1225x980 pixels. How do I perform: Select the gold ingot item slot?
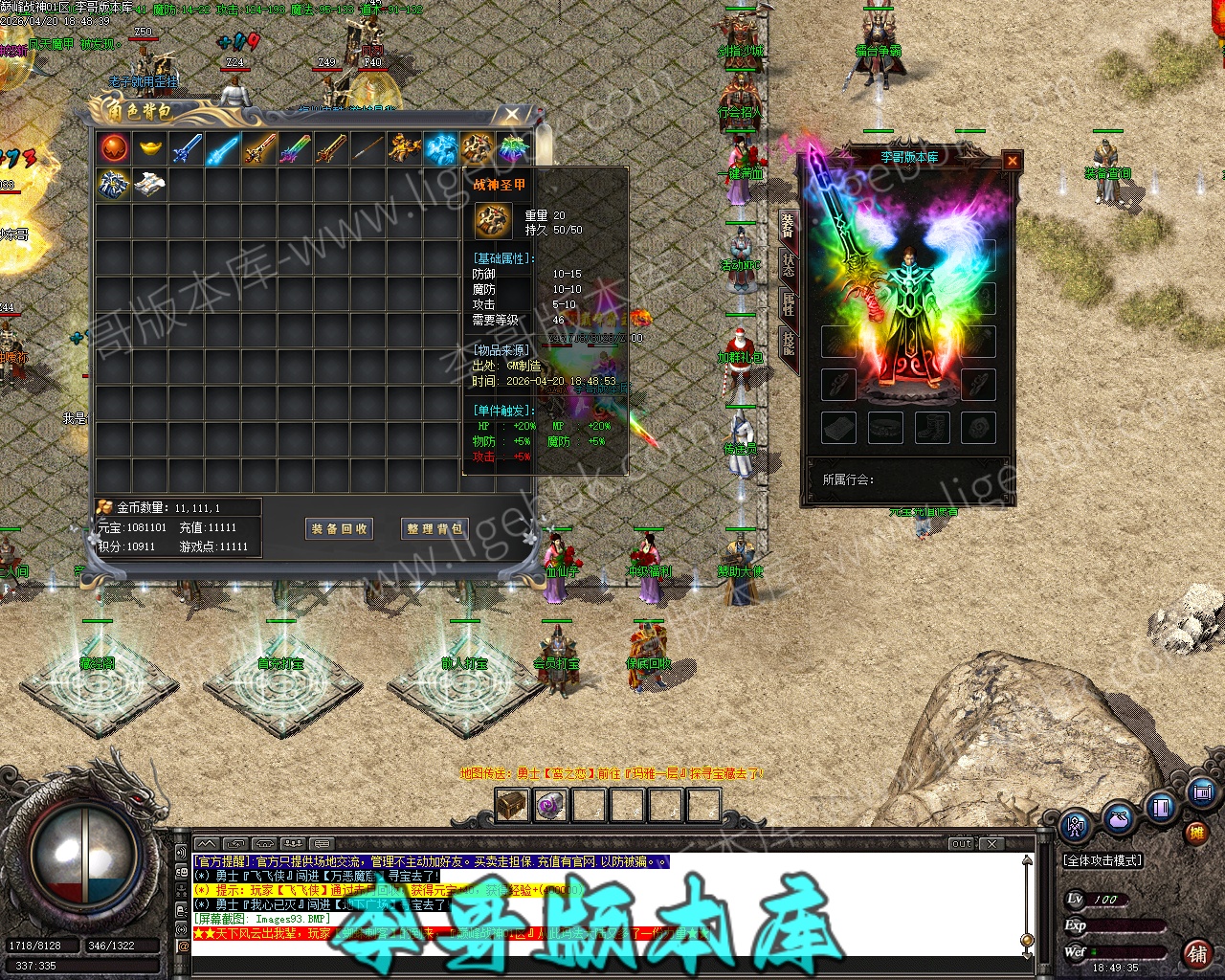(150, 148)
